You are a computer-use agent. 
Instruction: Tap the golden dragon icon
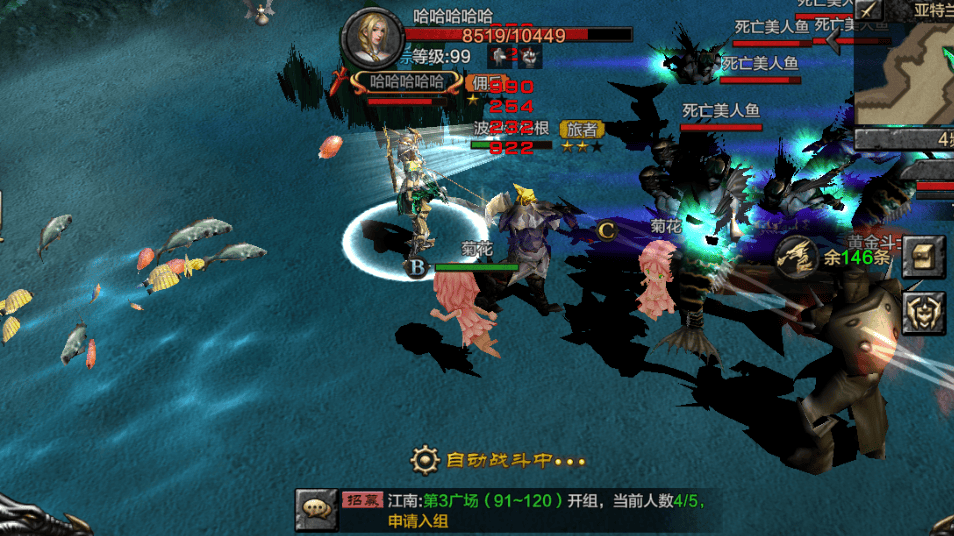(x=798, y=257)
